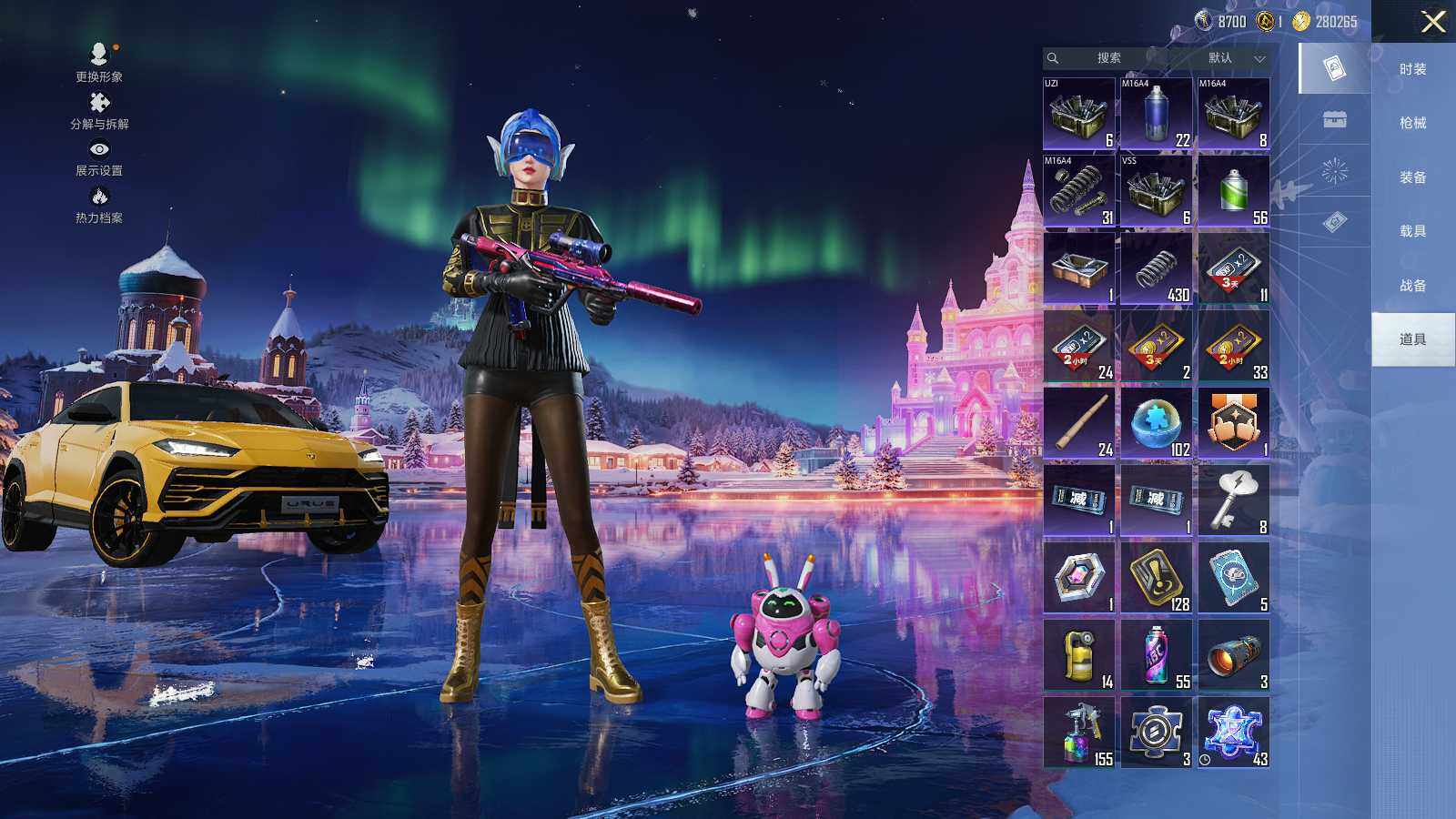Viewport: 1456px width, 819px height.
Task: Open the 热力档案 flame icon
Action: point(99,204)
